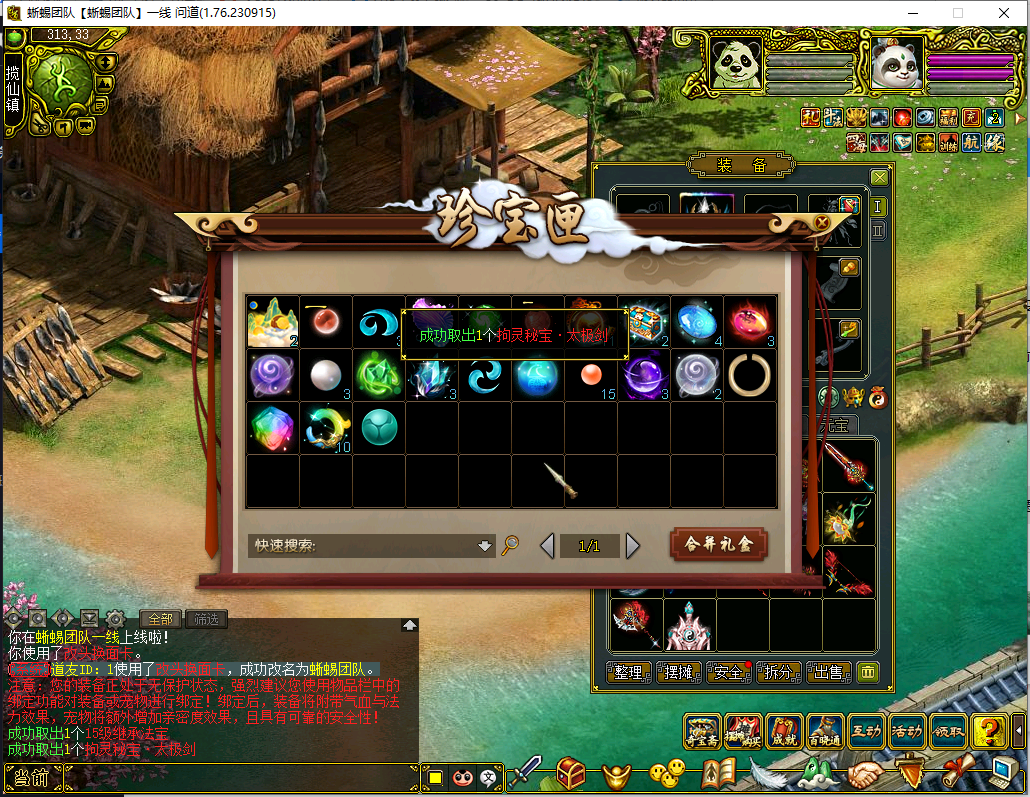Open the 活动 events menu
Image resolution: width=1030 pixels, height=797 pixels.
906,732
